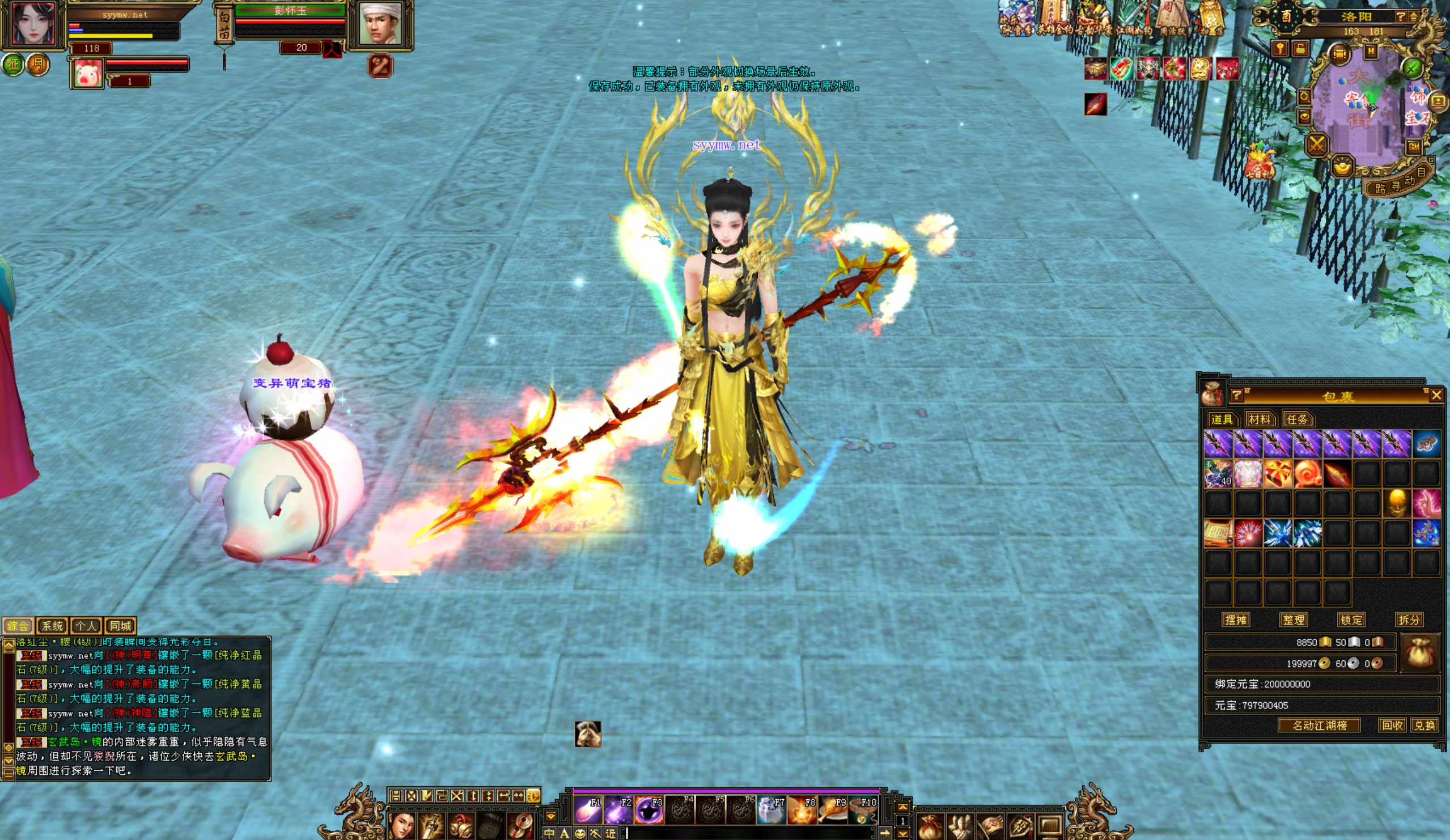Image resolution: width=1450 pixels, height=840 pixels.
Task: Click the 拆分 split button
Action: tap(1409, 620)
